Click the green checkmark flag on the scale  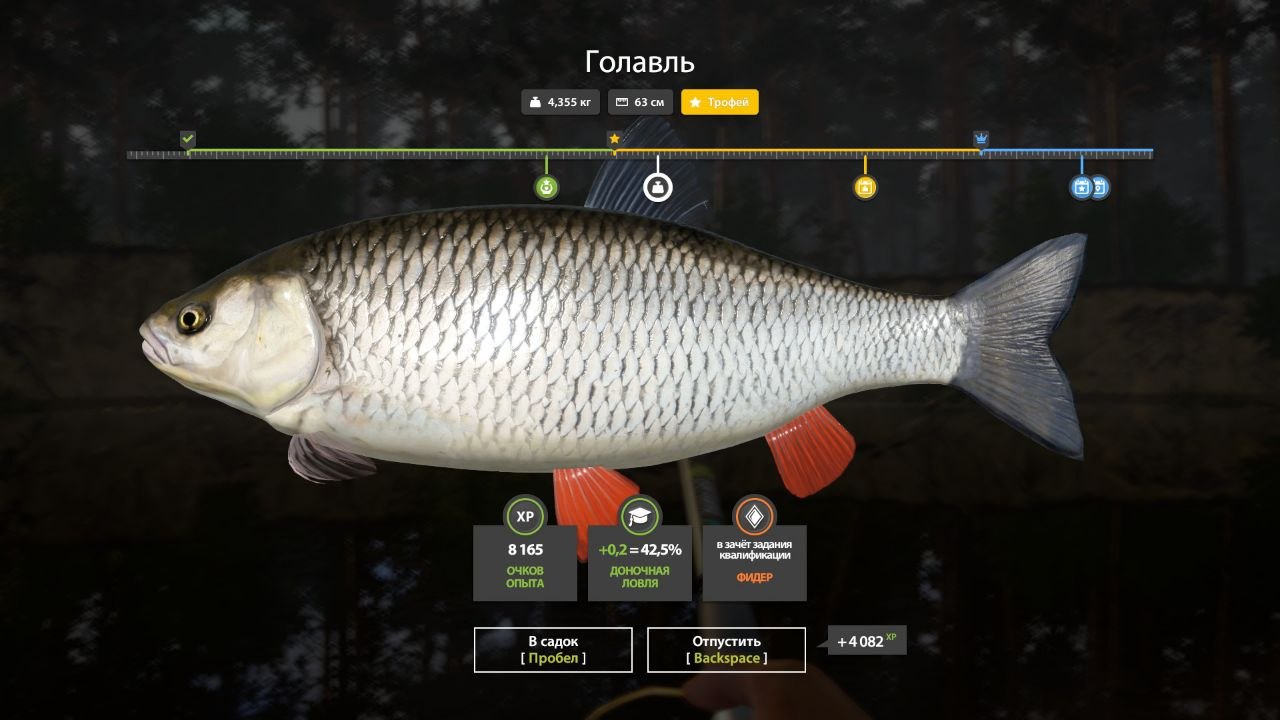[x=188, y=139]
